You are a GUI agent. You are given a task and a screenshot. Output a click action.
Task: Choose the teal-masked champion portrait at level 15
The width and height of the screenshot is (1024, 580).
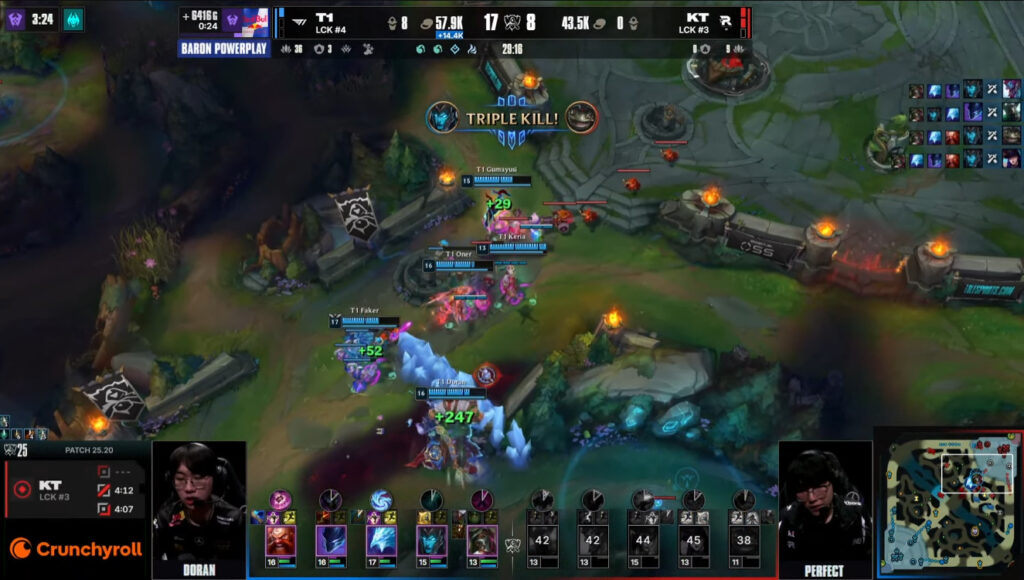pyautogui.click(x=432, y=540)
